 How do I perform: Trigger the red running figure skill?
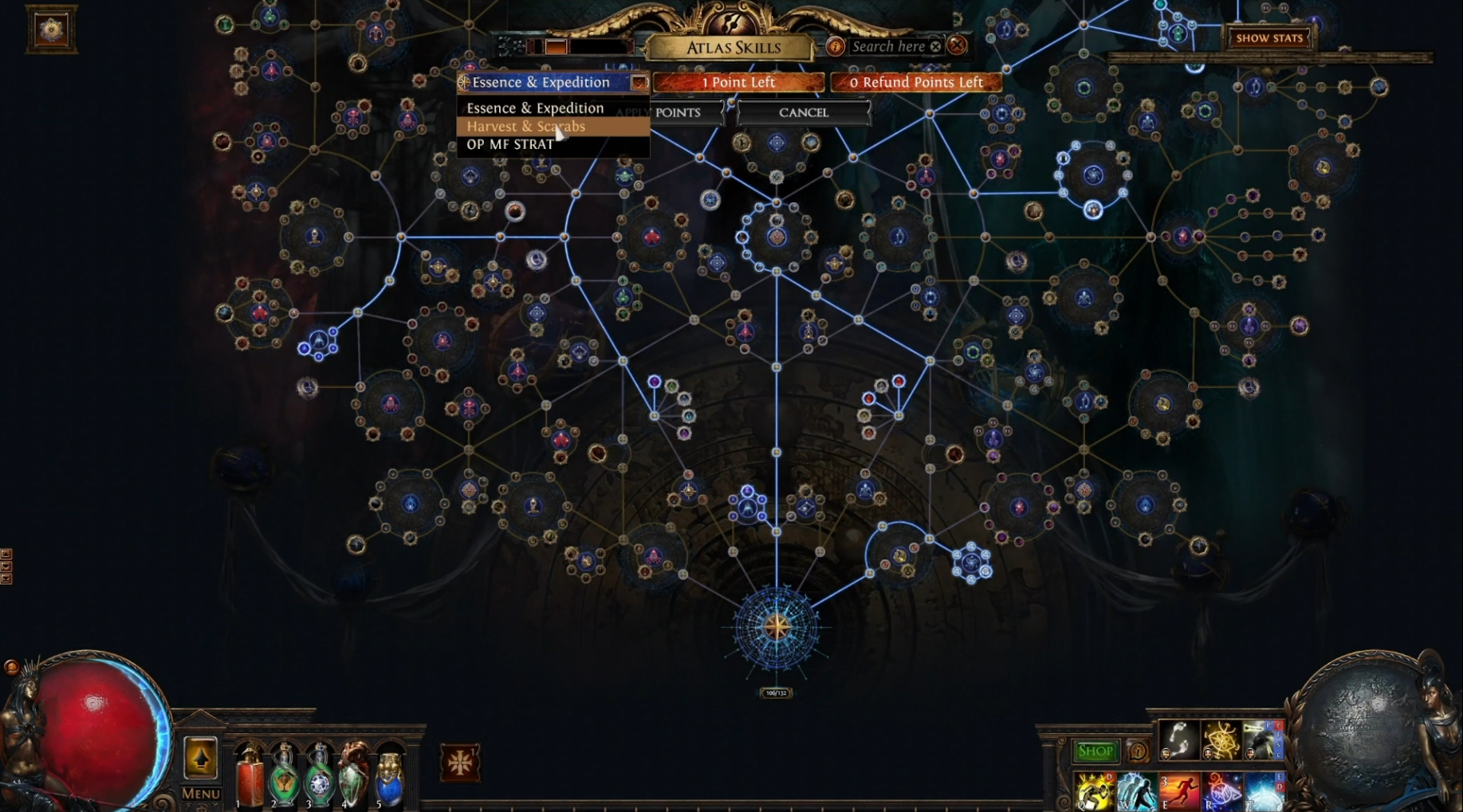(1178, 790)
